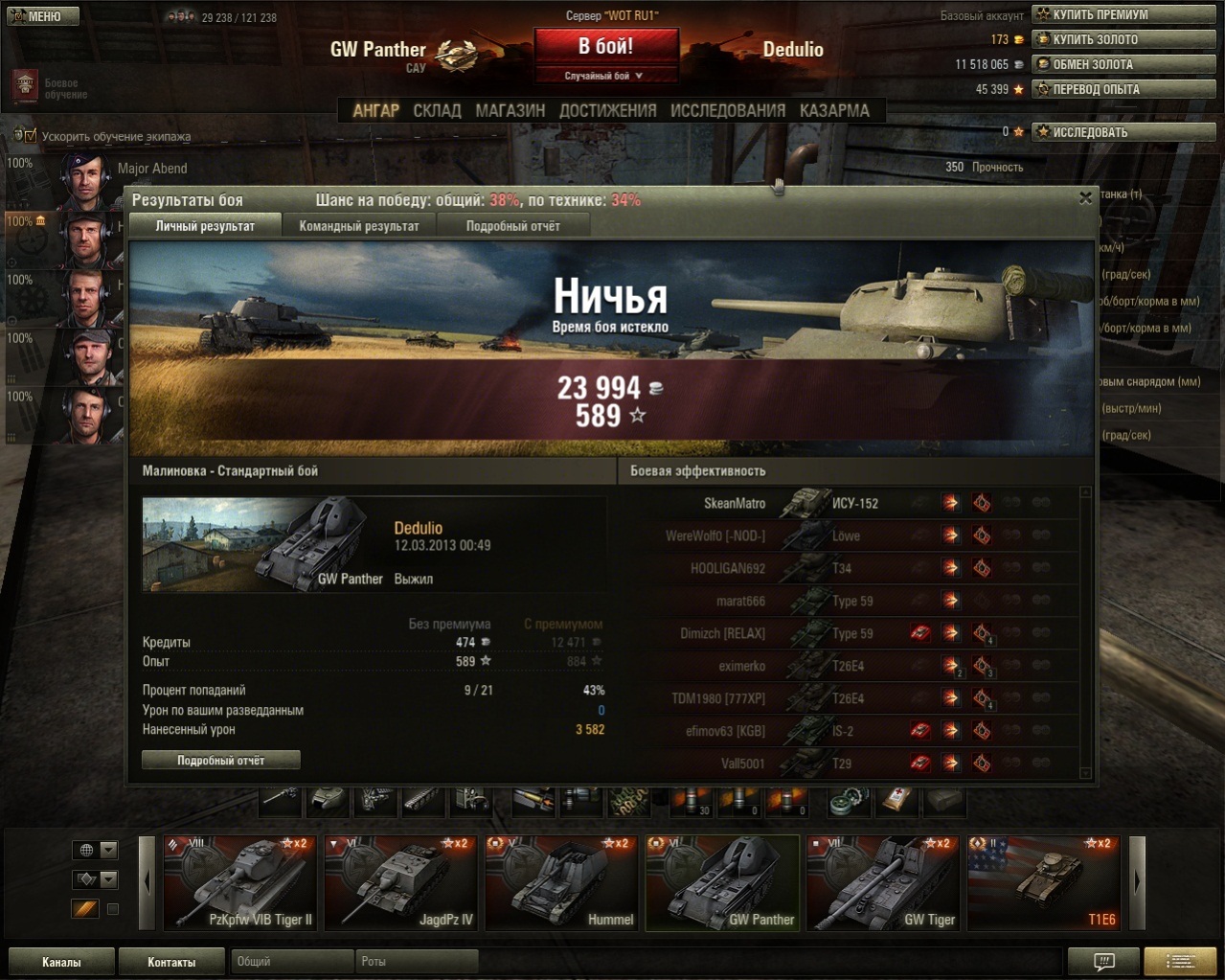Go to the ДОСТИЖЕНИЯ section

[x=607, y=111]
